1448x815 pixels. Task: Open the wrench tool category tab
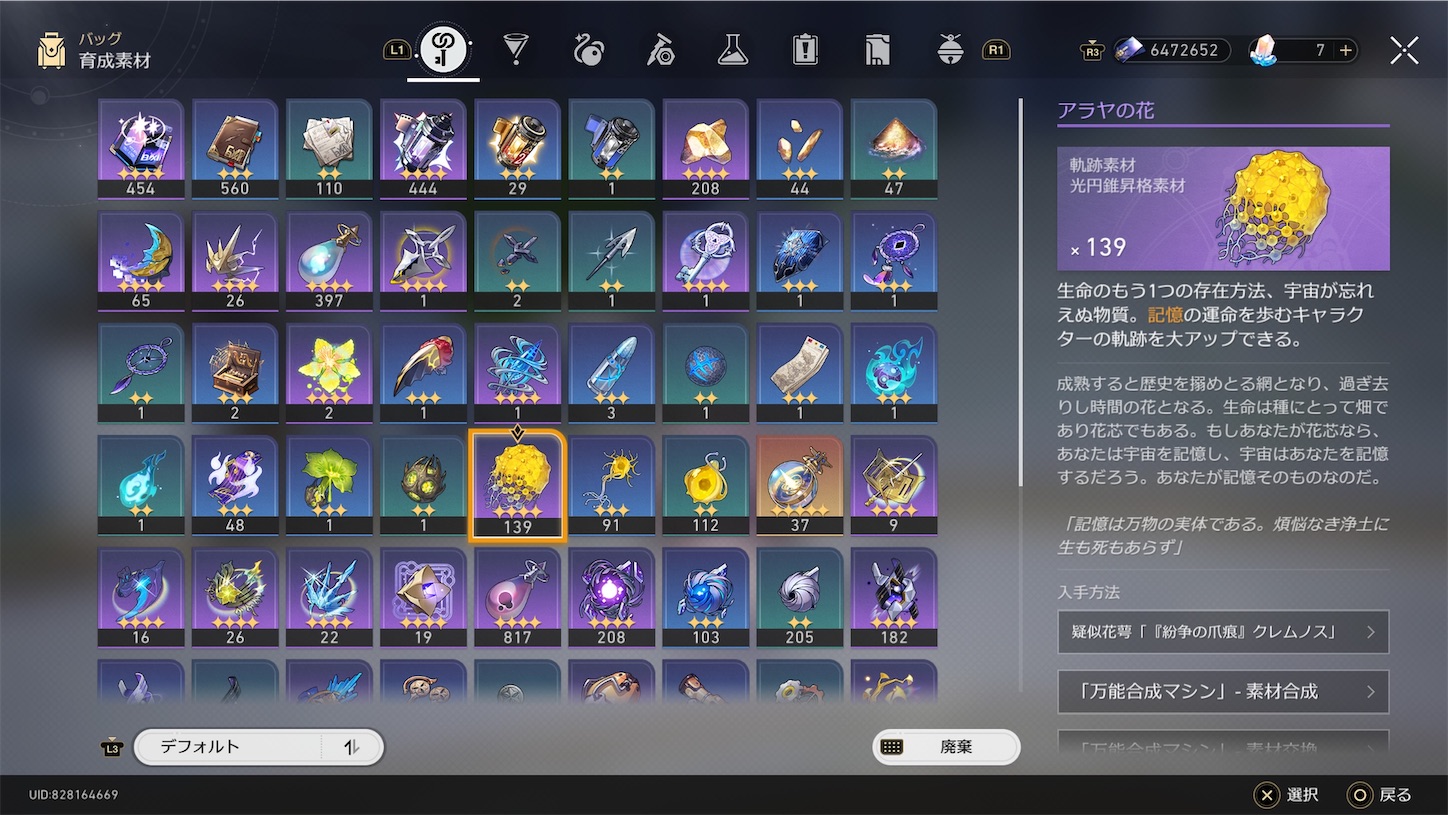(660, 49)
